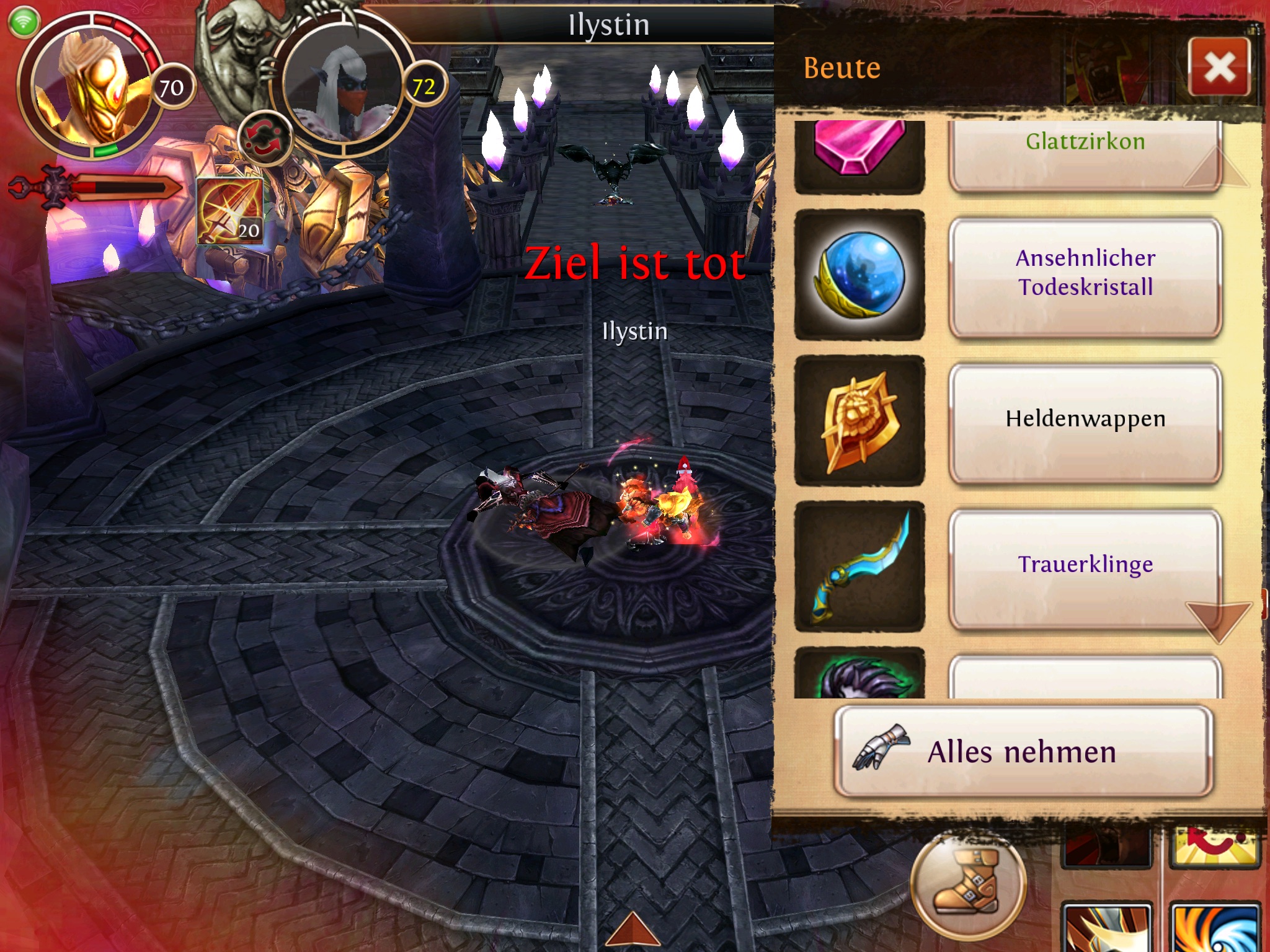1270x952 pixels.
Task: Select the Glattzirkon loot entry
Action: pyautogui.click(x=1085, y=152)
